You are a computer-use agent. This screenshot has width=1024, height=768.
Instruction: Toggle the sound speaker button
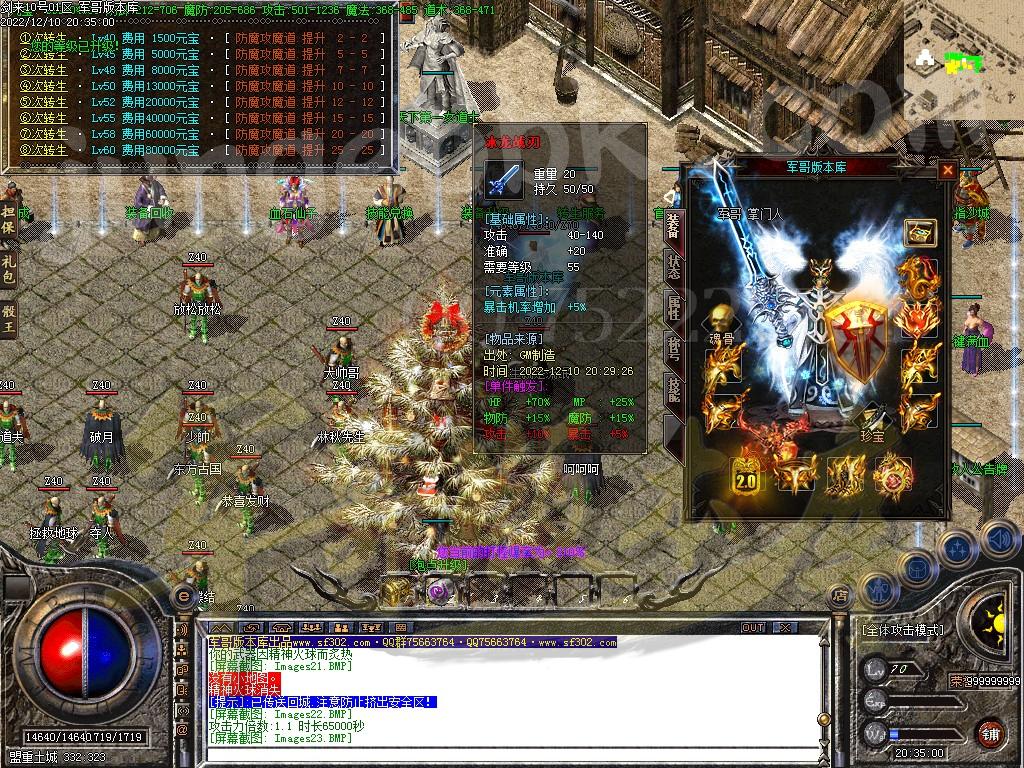[999, 539]
